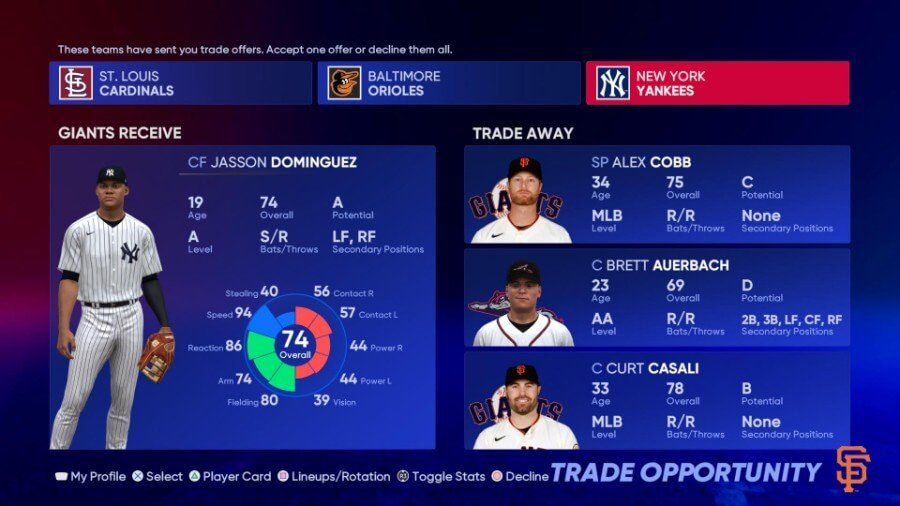The image size is (900, 506).
Task: Select the Brett Auerbach player row
Action: 657,297
